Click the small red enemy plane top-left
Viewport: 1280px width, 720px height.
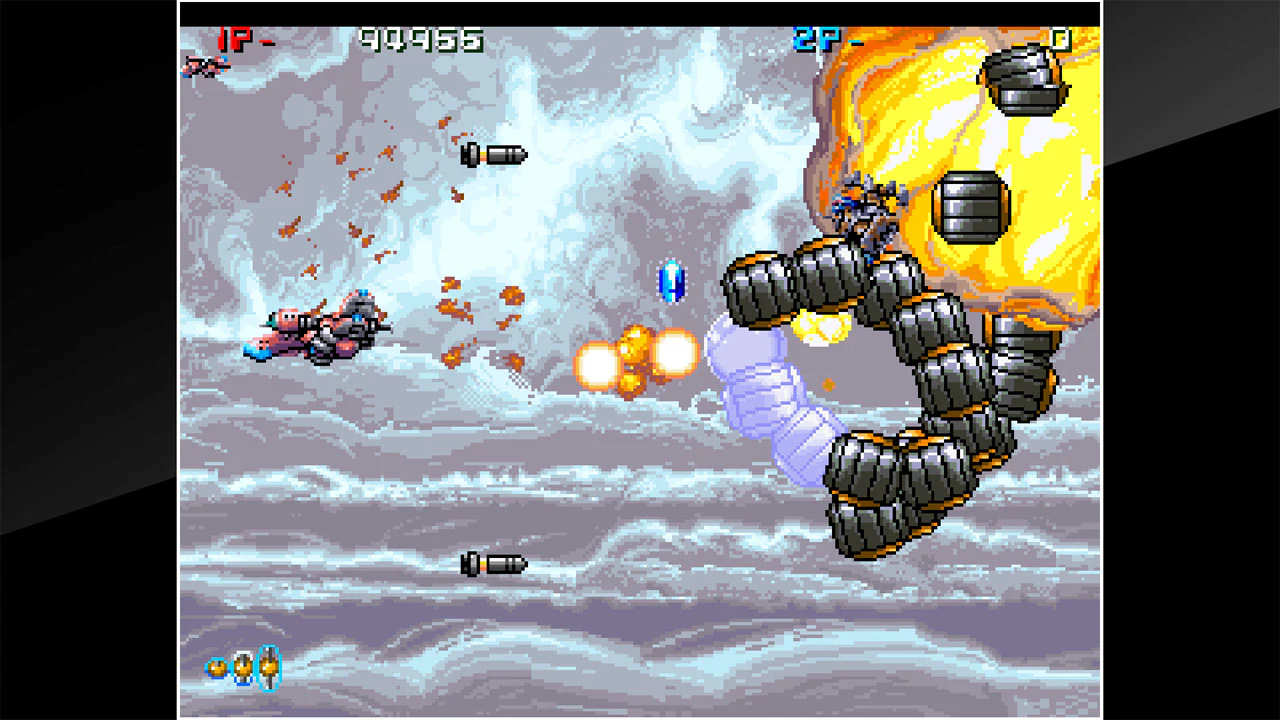click(204, 68)
